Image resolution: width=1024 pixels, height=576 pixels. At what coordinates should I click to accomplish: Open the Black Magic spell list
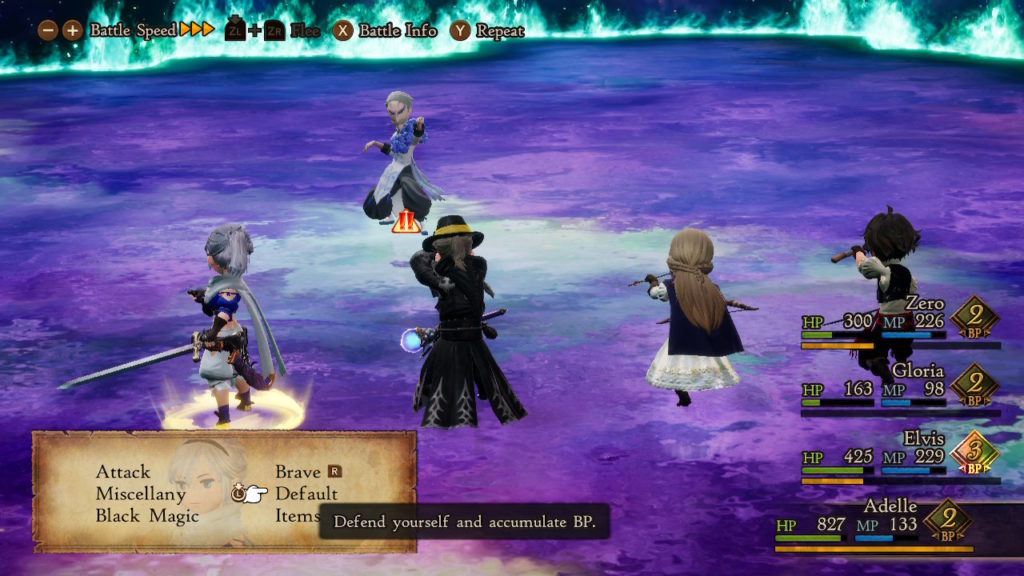(147, 516)
